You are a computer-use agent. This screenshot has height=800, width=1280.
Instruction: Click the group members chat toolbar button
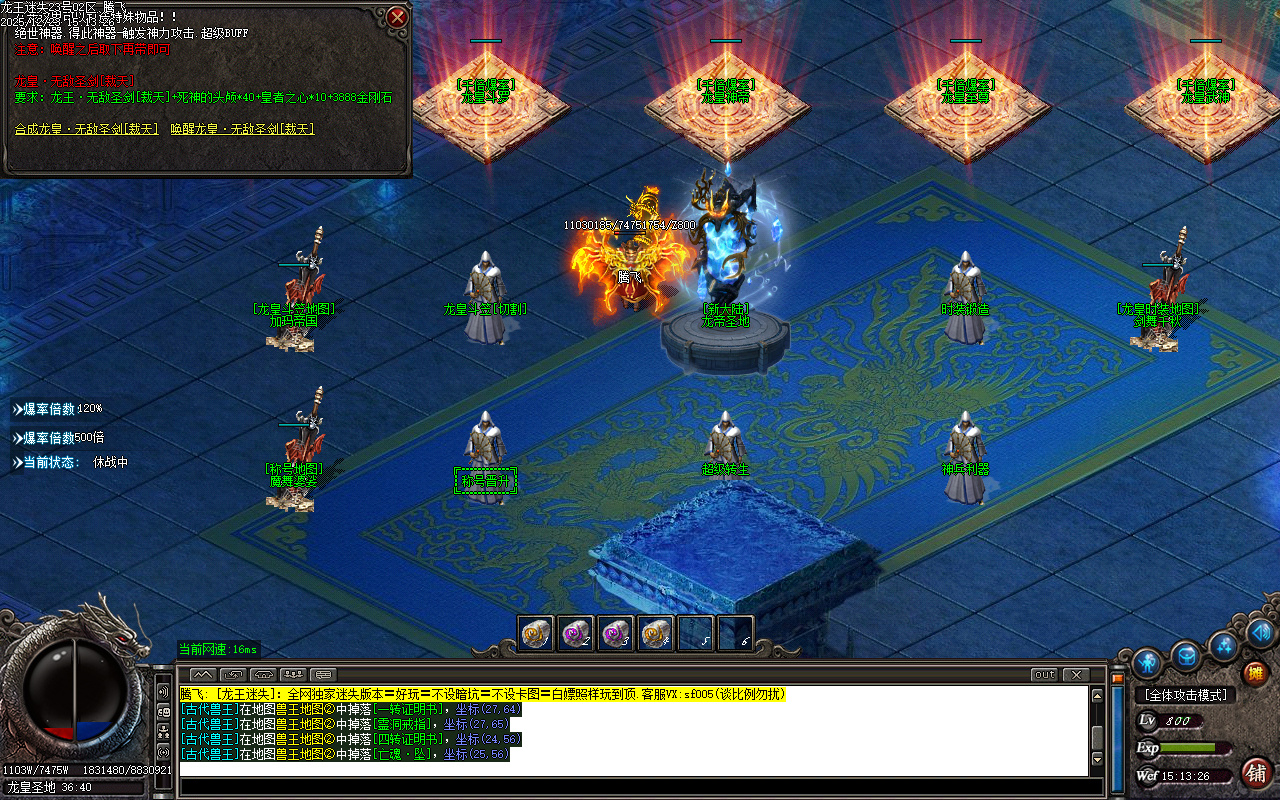pyautogui.click(x=293, y=674)
